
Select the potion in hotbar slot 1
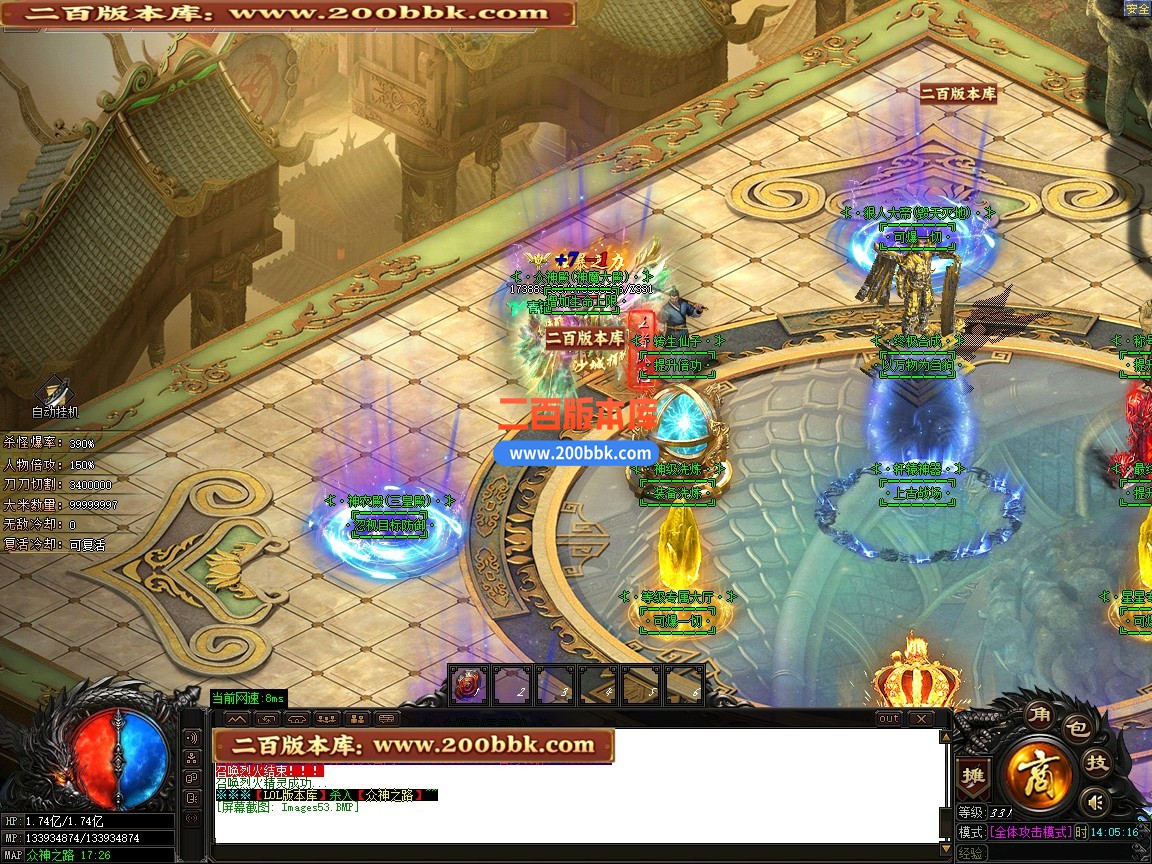pyautogui.click(x=467, y=686)
